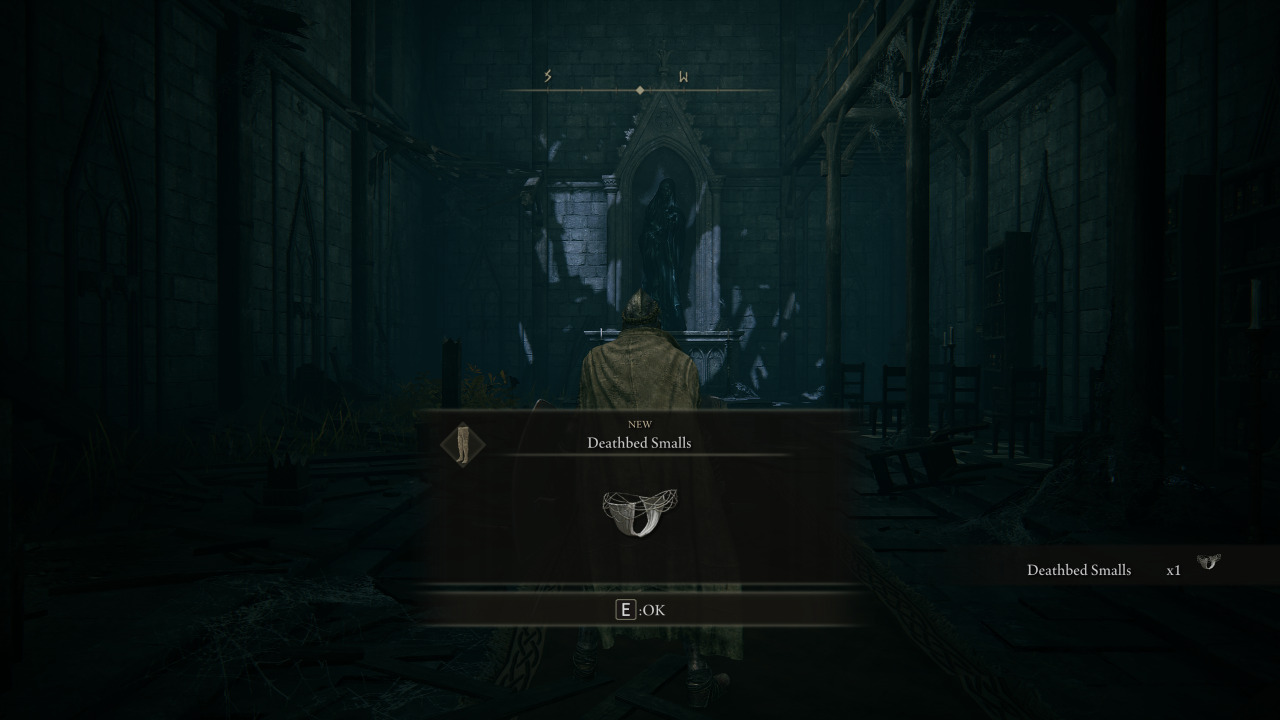Click the leg armor slot icon beside the item name
The height and width of the screenshot is (720, 1280).
coord(463,445)
